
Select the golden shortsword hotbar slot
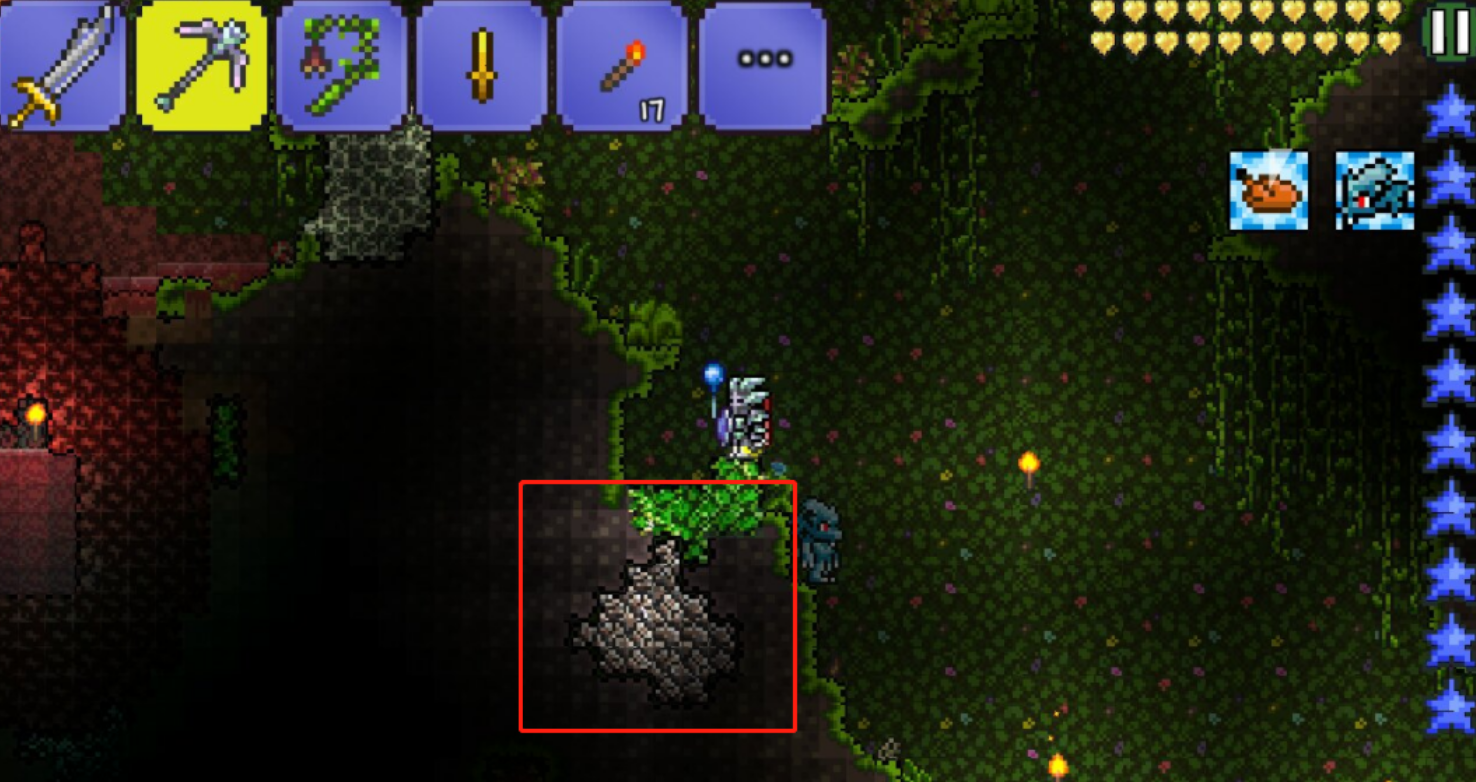point(483,66)
